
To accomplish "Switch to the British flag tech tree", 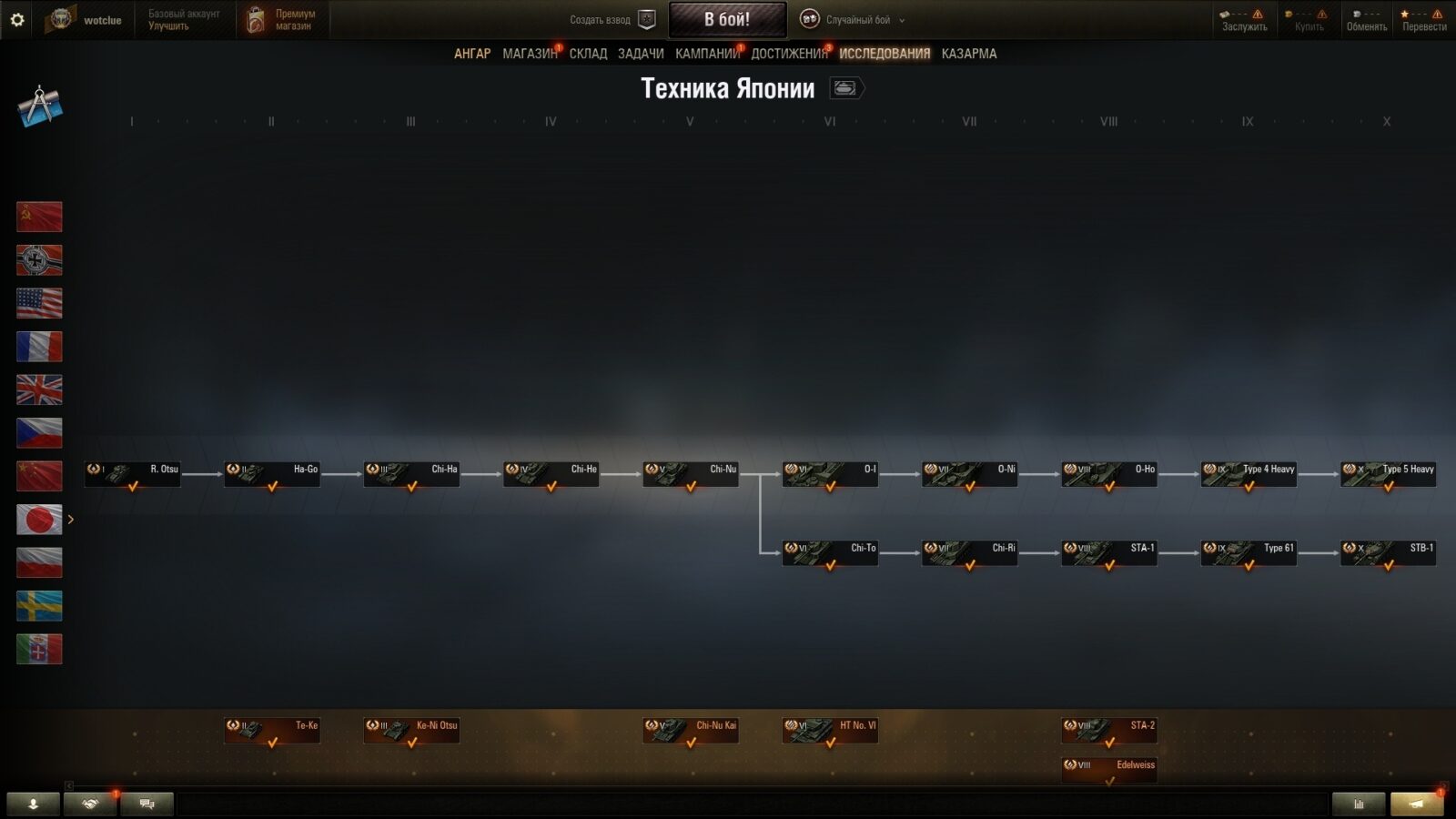I will 39,389.
